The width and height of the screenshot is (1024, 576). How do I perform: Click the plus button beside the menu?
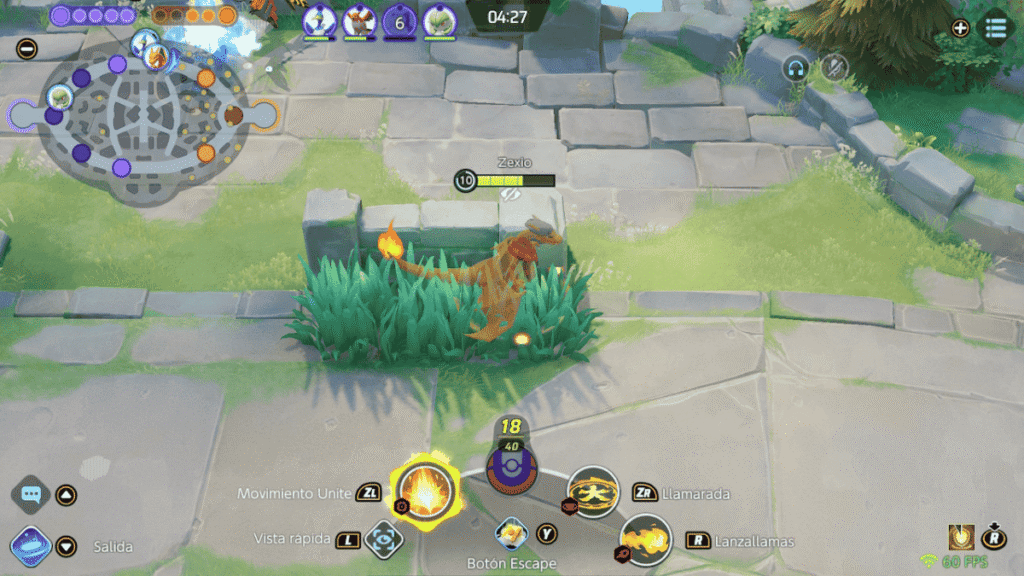[960, 28]
